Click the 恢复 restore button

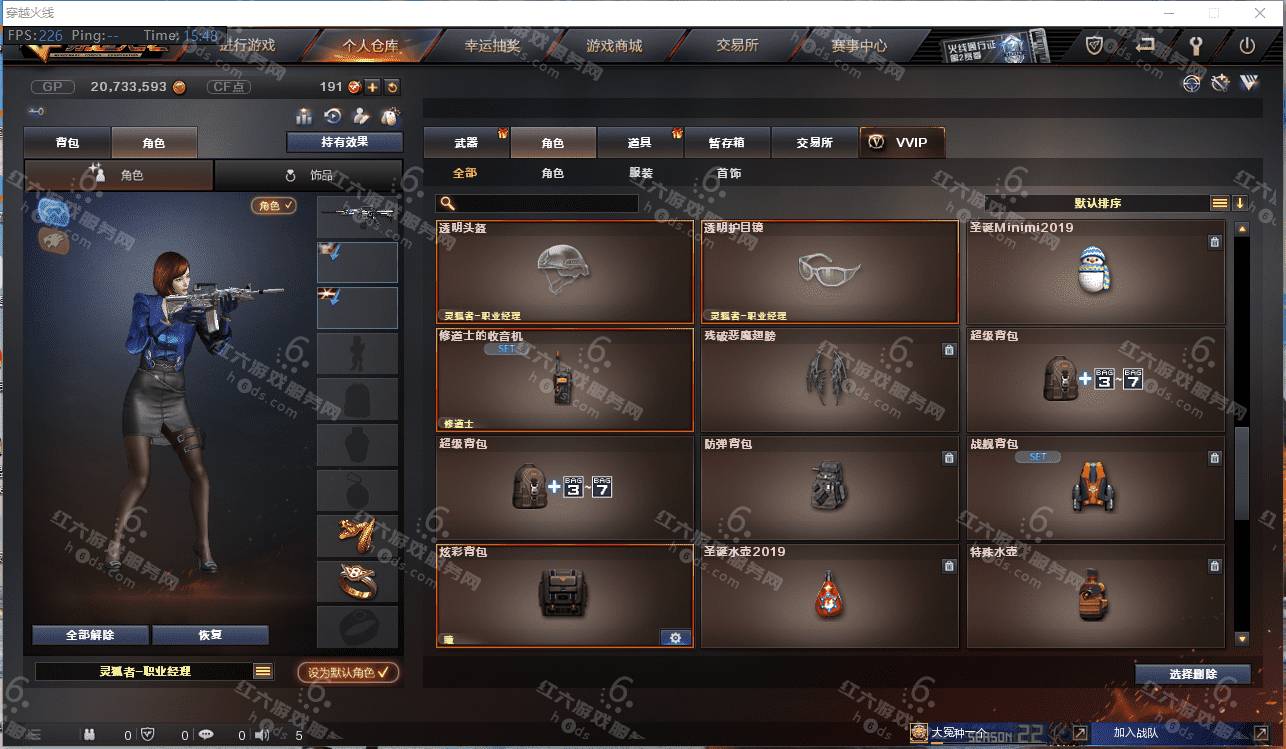pyautogui.click(x=210, y=635)
